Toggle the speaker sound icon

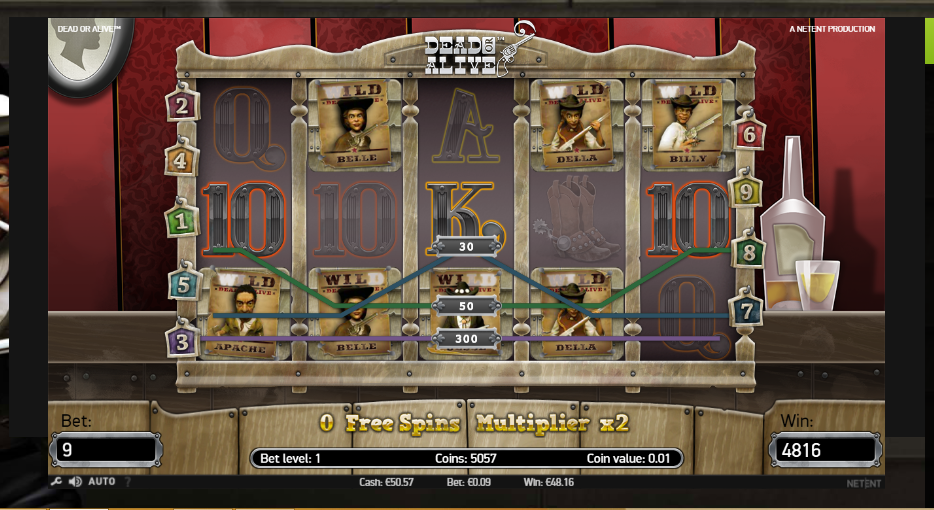click(x=75, y=482)
